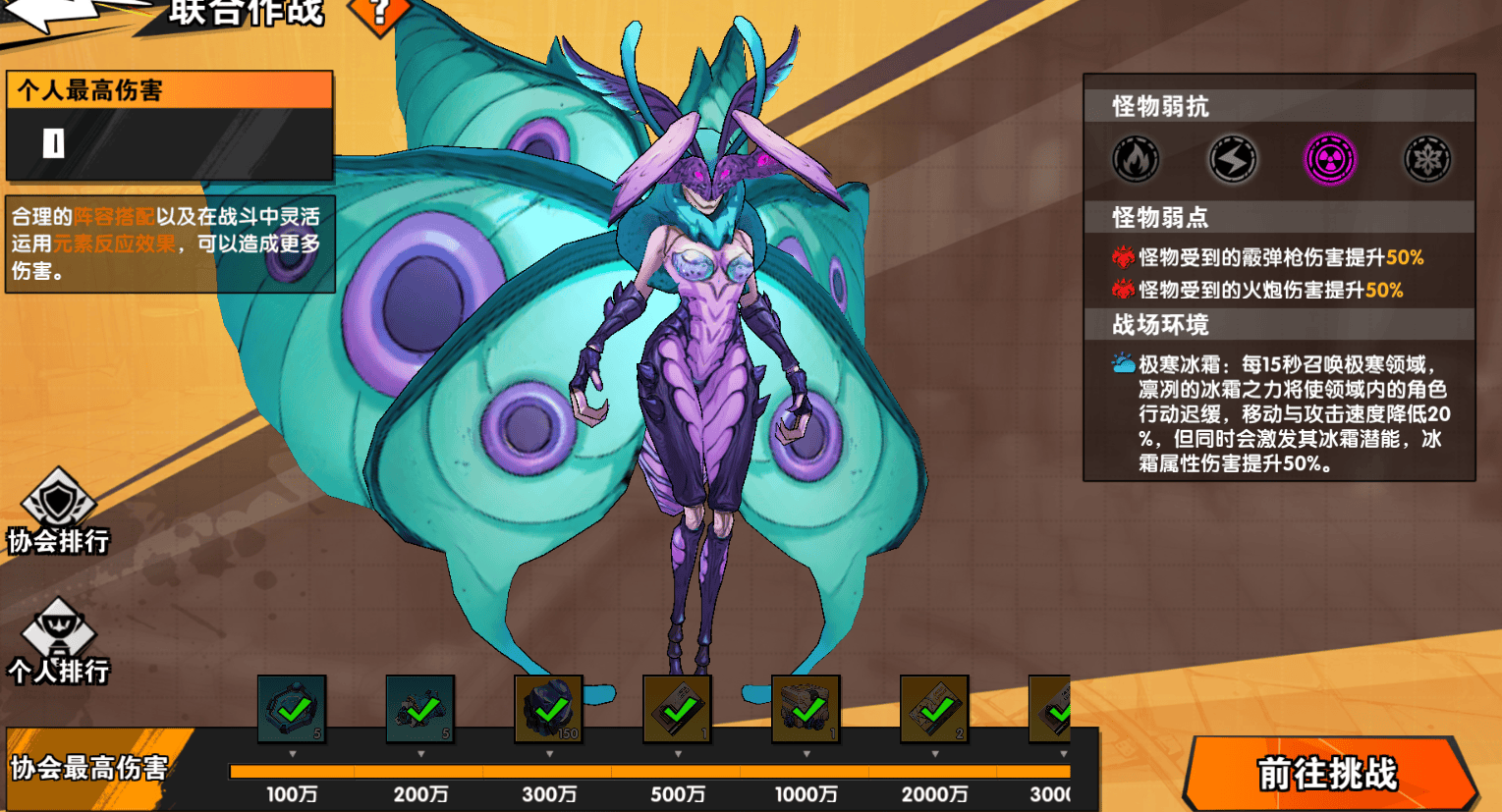Select the frost snowflake resistance icon
The width and height of the screenshot is (1502, 812).
[x=1426, y=159]
